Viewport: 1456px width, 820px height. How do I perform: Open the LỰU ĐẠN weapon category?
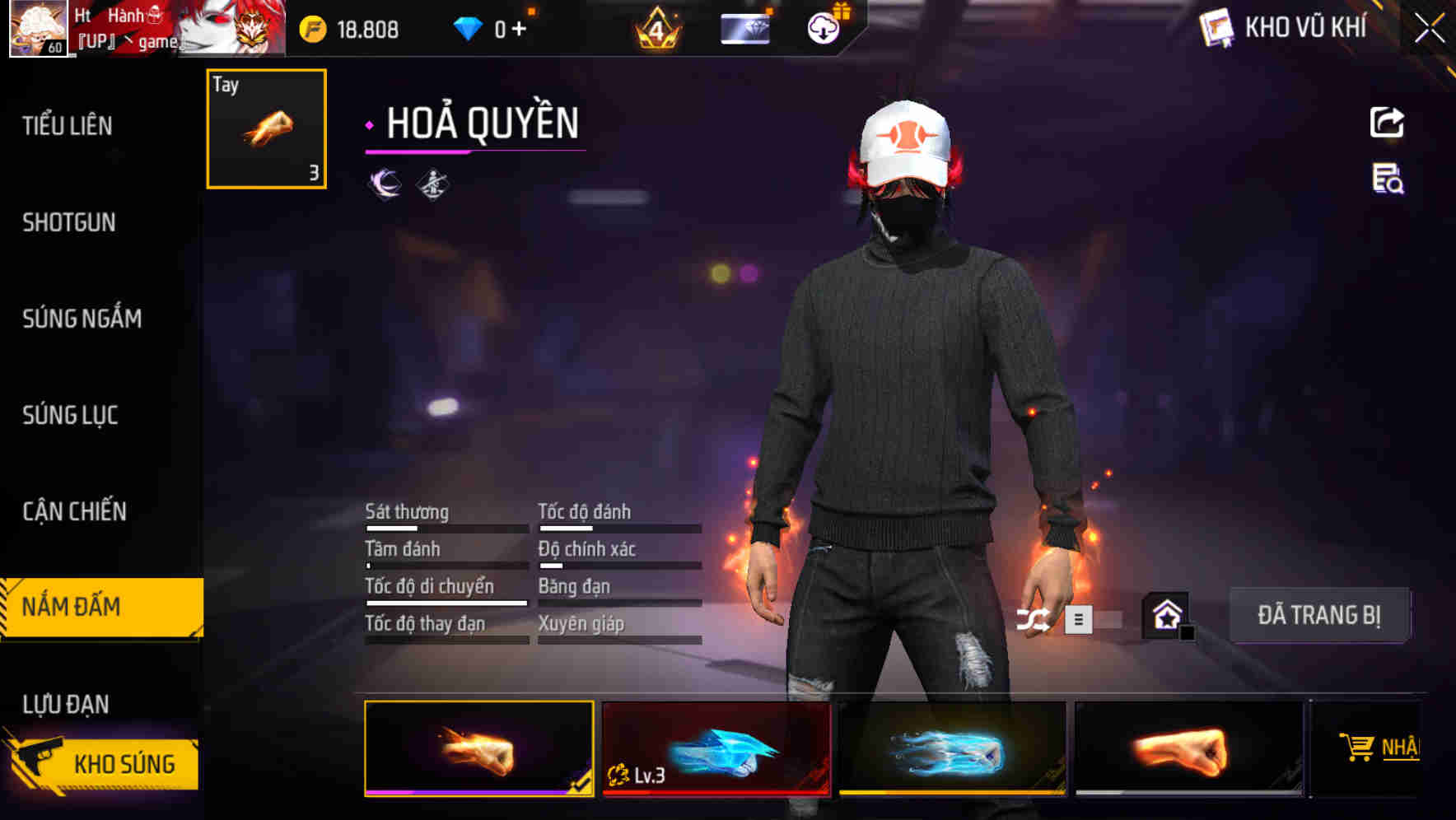[x=73, y=703]
